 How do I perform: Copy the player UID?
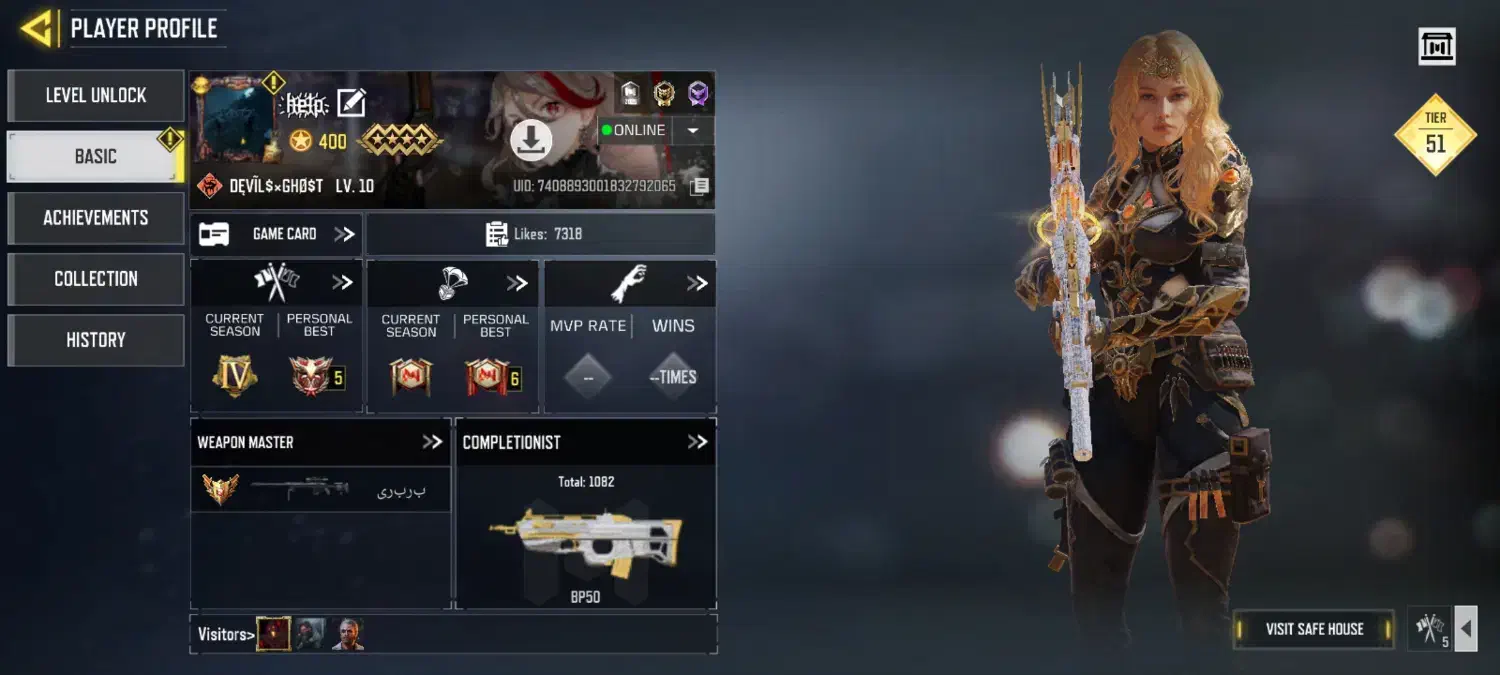700,186
